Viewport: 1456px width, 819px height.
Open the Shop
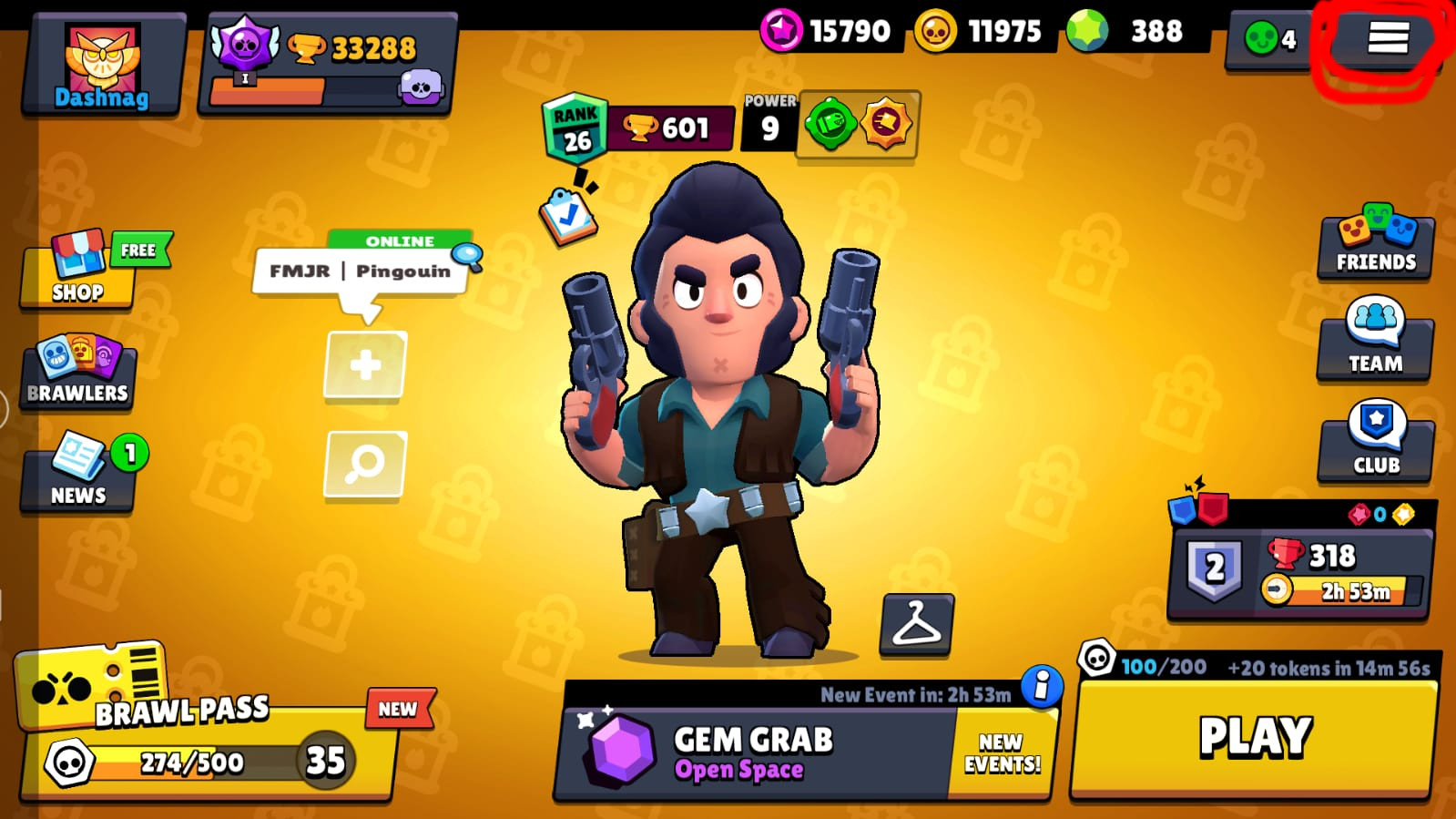(78, 271)
